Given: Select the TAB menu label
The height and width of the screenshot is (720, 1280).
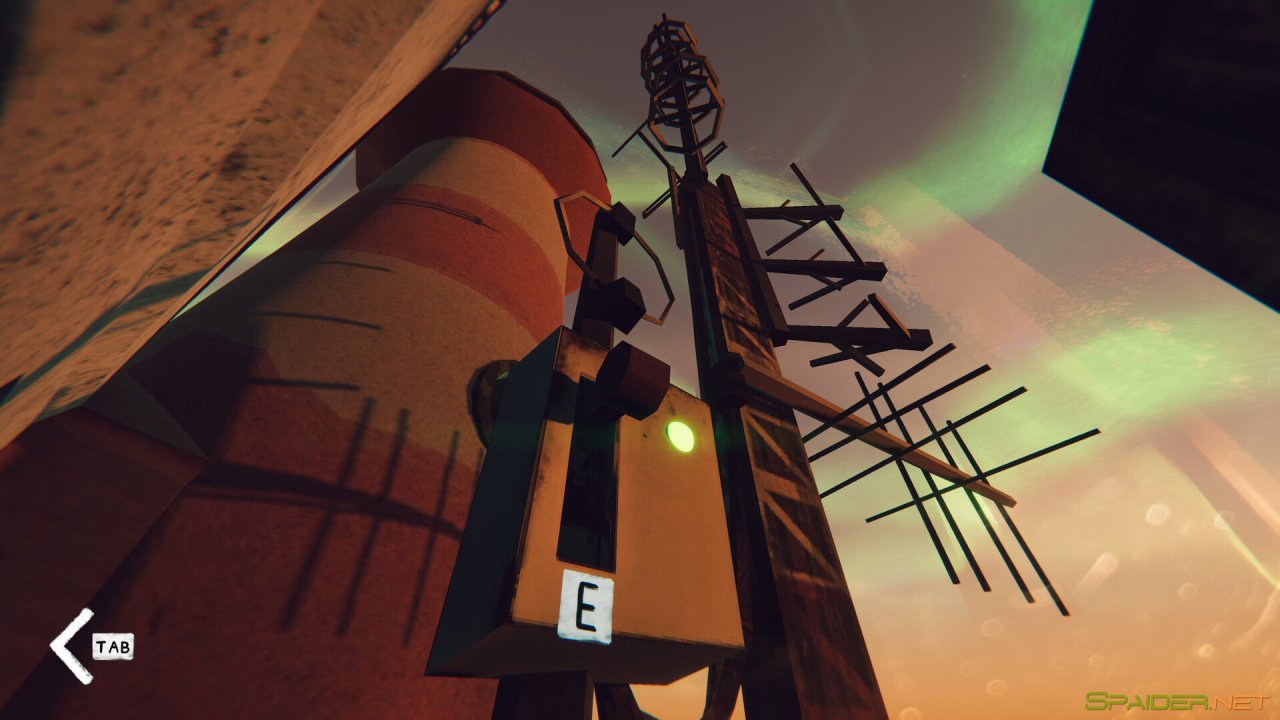Looking at the screenshot, I should coord(113,648).
